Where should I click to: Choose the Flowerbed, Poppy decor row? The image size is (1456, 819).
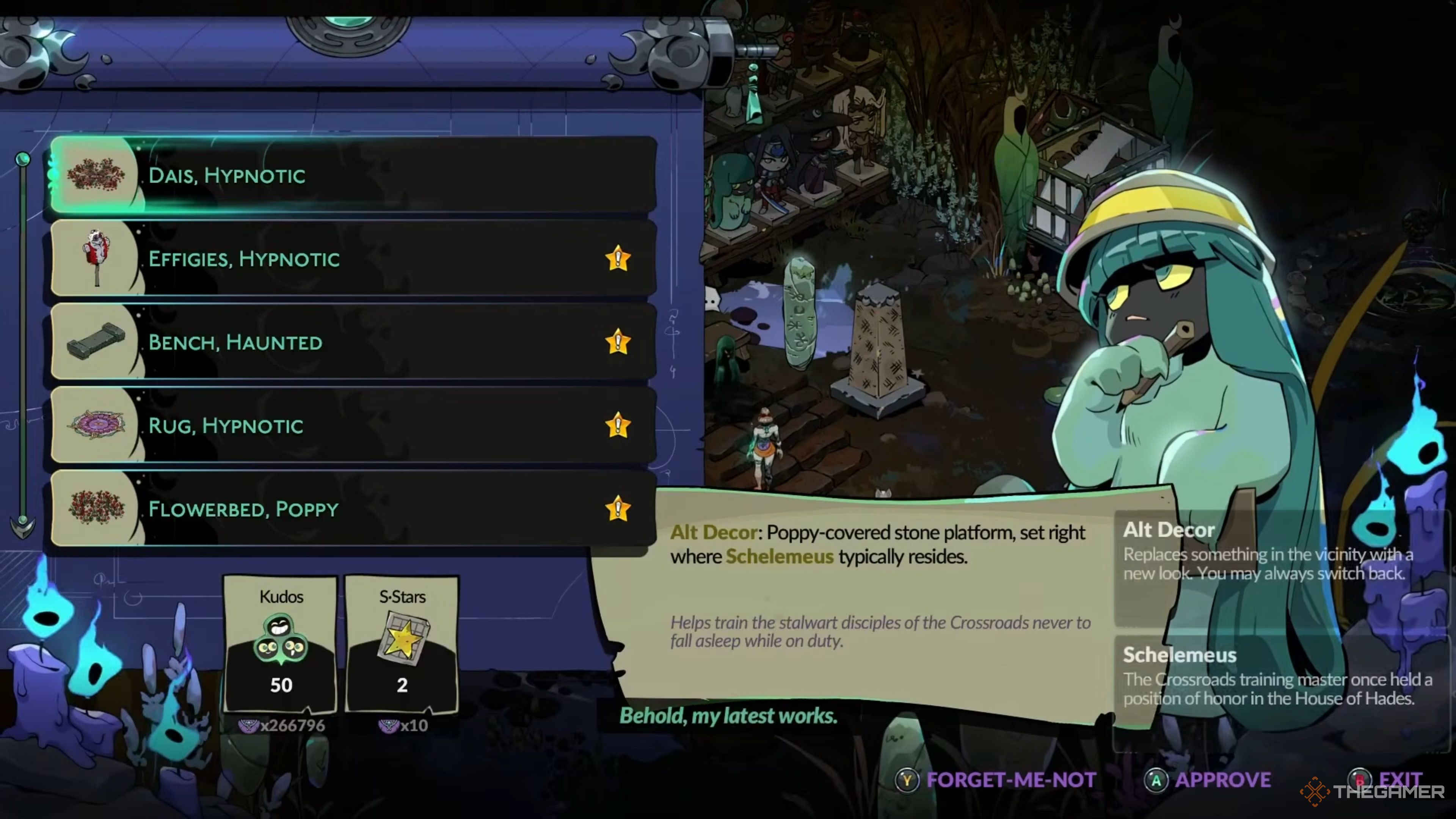(353, 509)
